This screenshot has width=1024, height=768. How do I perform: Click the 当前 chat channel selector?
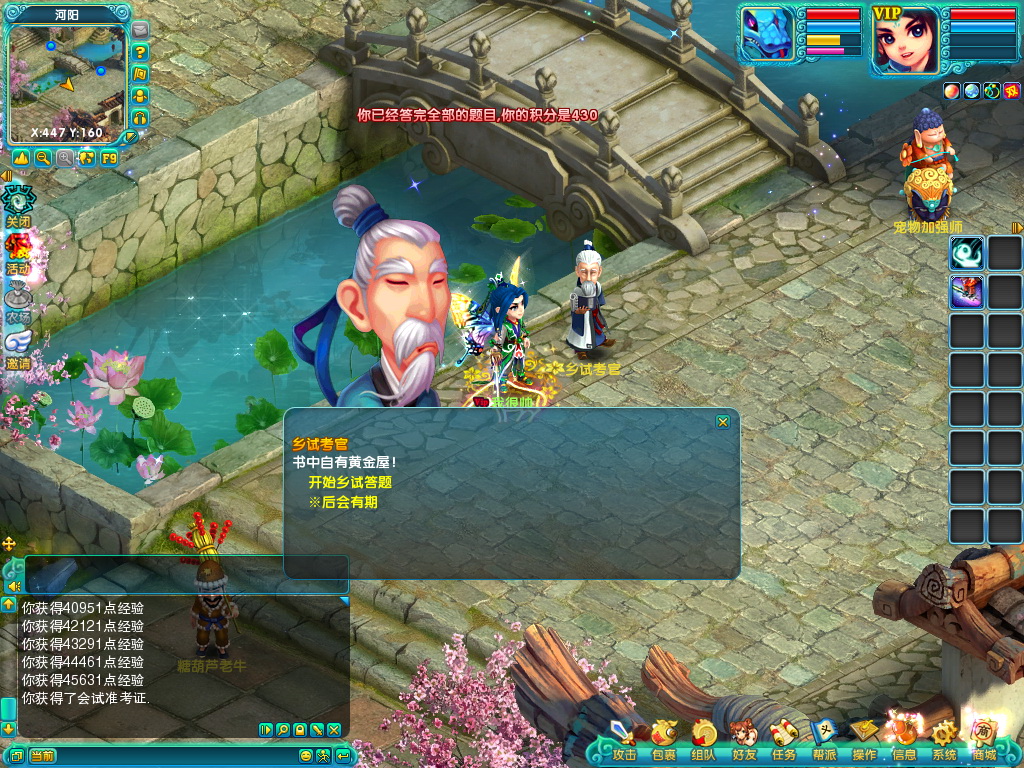(42, 756)
